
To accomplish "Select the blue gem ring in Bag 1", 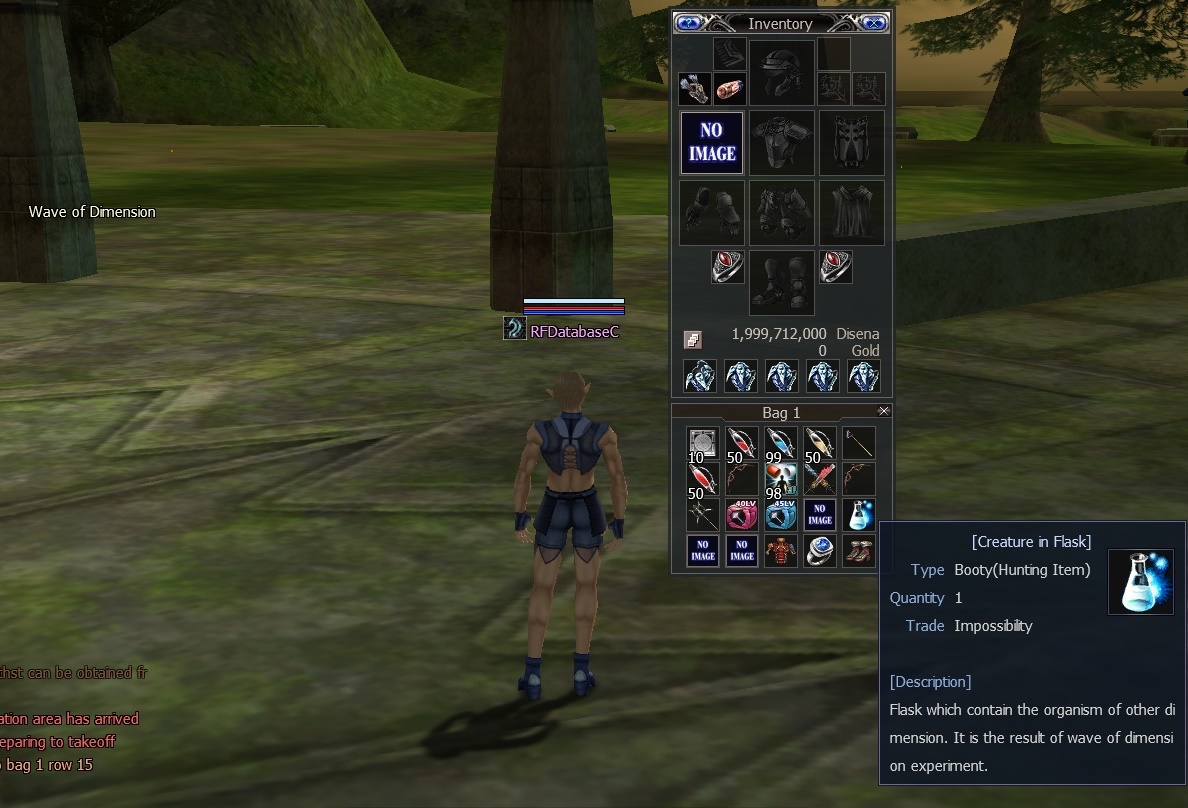I will click(819, 551).
